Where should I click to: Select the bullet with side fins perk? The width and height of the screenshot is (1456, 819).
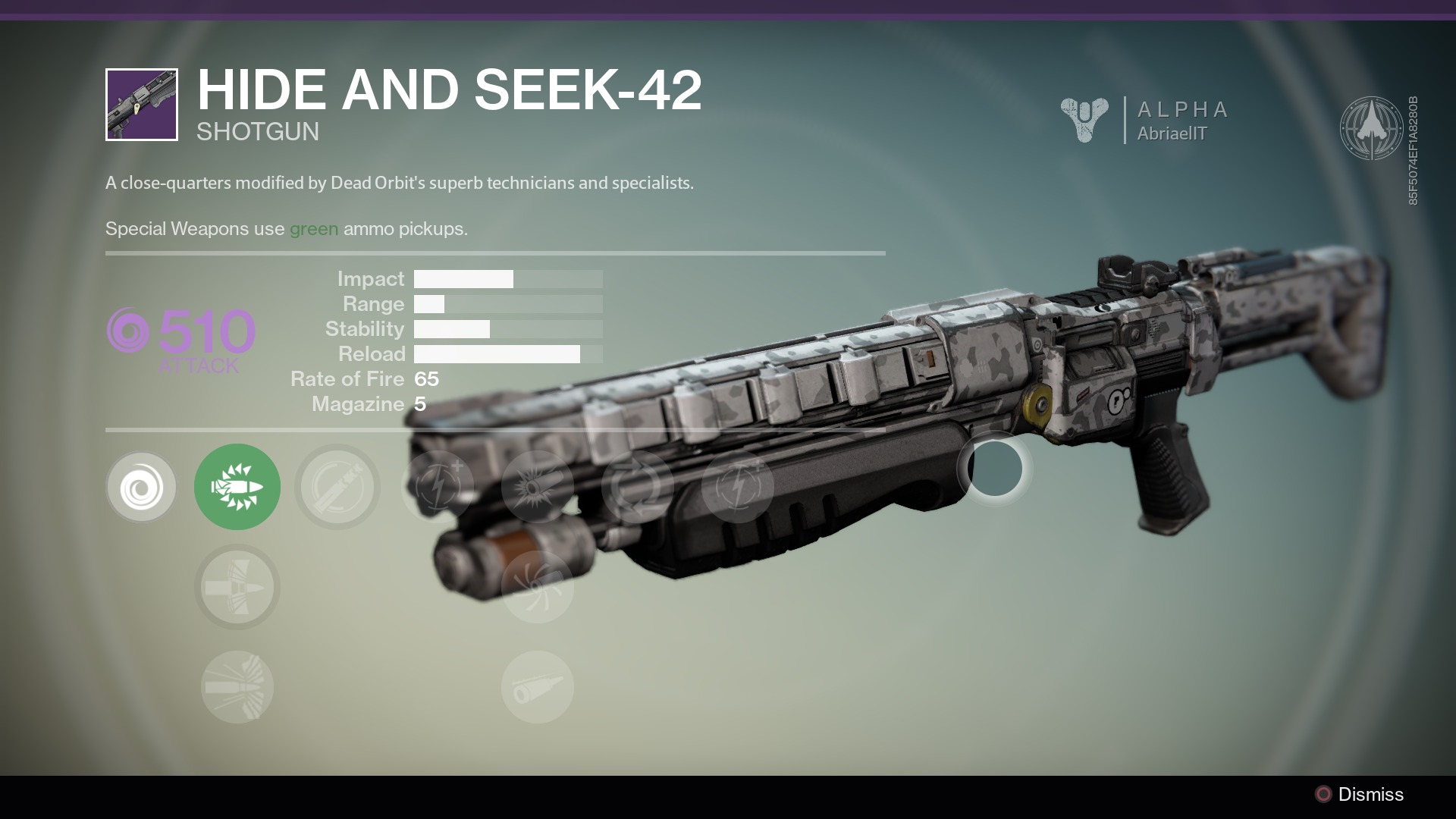[x=237, y=587]
